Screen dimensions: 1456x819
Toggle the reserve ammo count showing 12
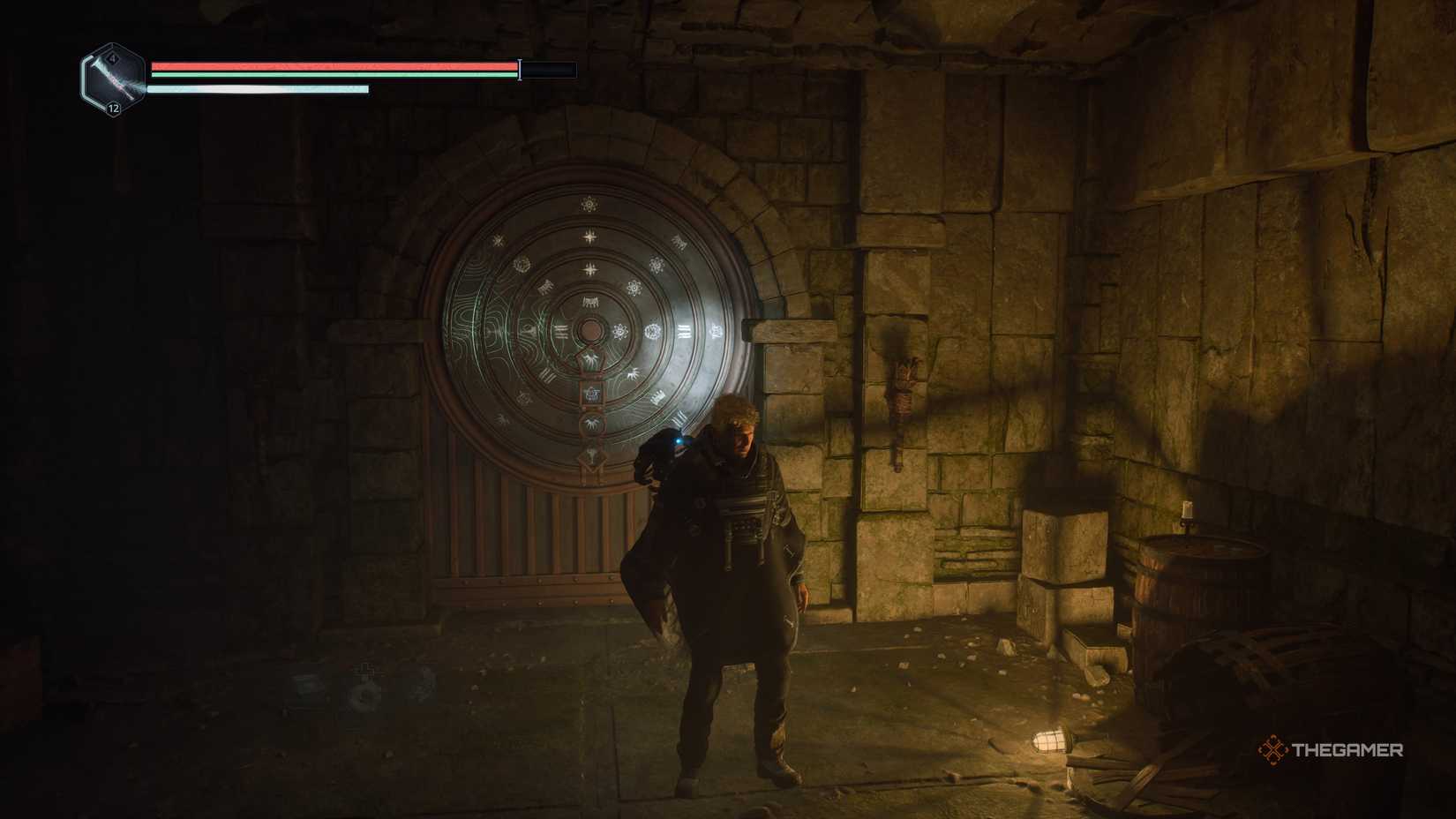(x=113, y=109)
